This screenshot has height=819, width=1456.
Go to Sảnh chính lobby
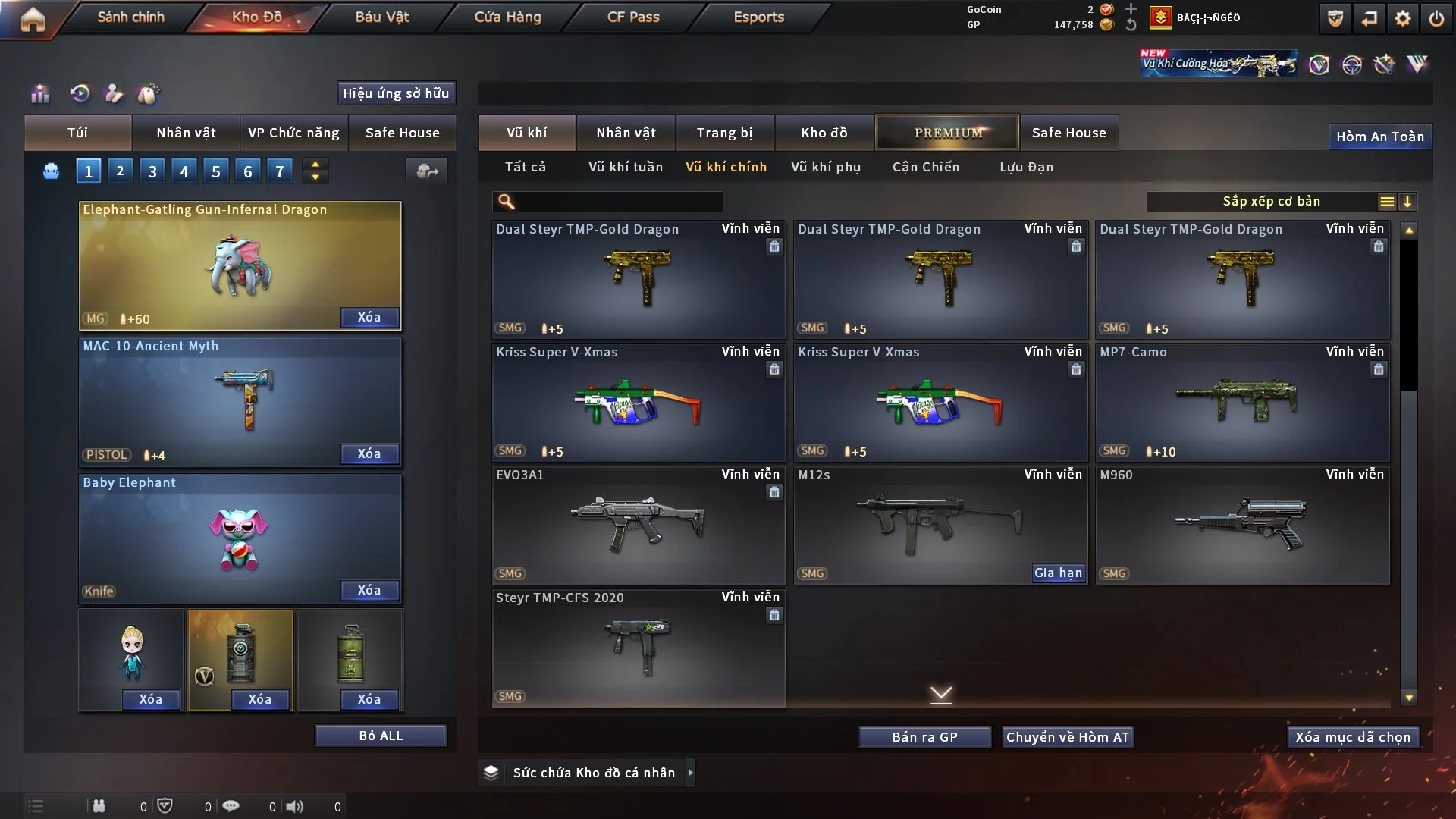coord(130,17)
